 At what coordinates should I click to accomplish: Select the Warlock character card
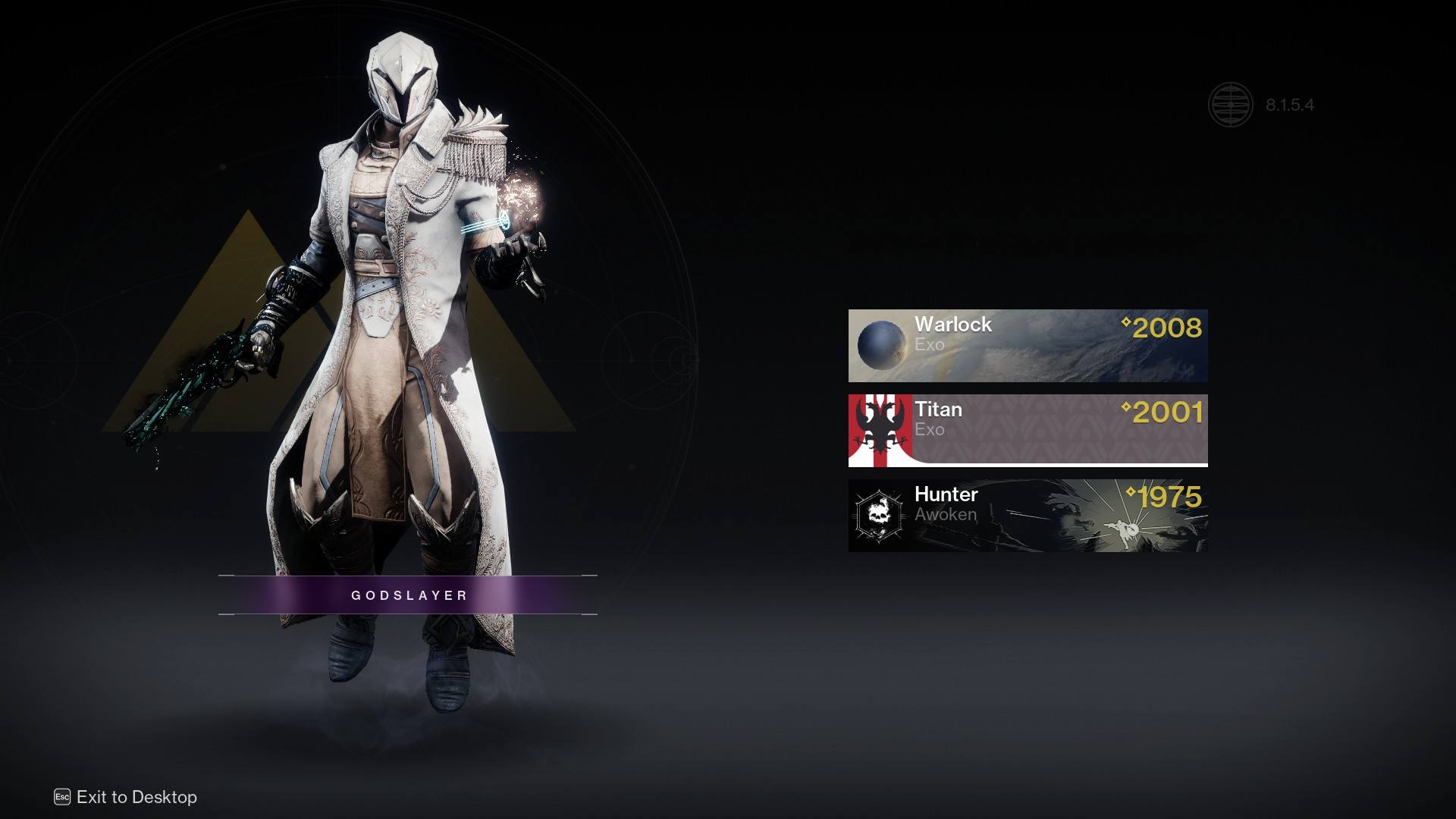1025,345
